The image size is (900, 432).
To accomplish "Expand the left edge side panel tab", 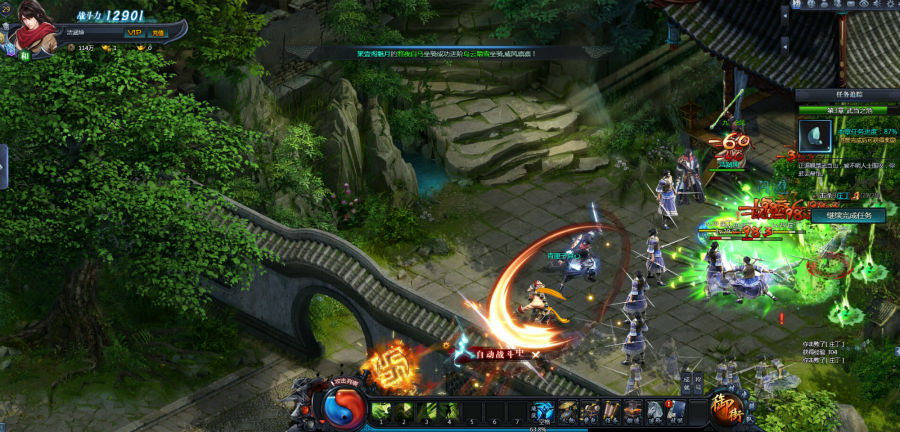I will click(x=3, y=165).
